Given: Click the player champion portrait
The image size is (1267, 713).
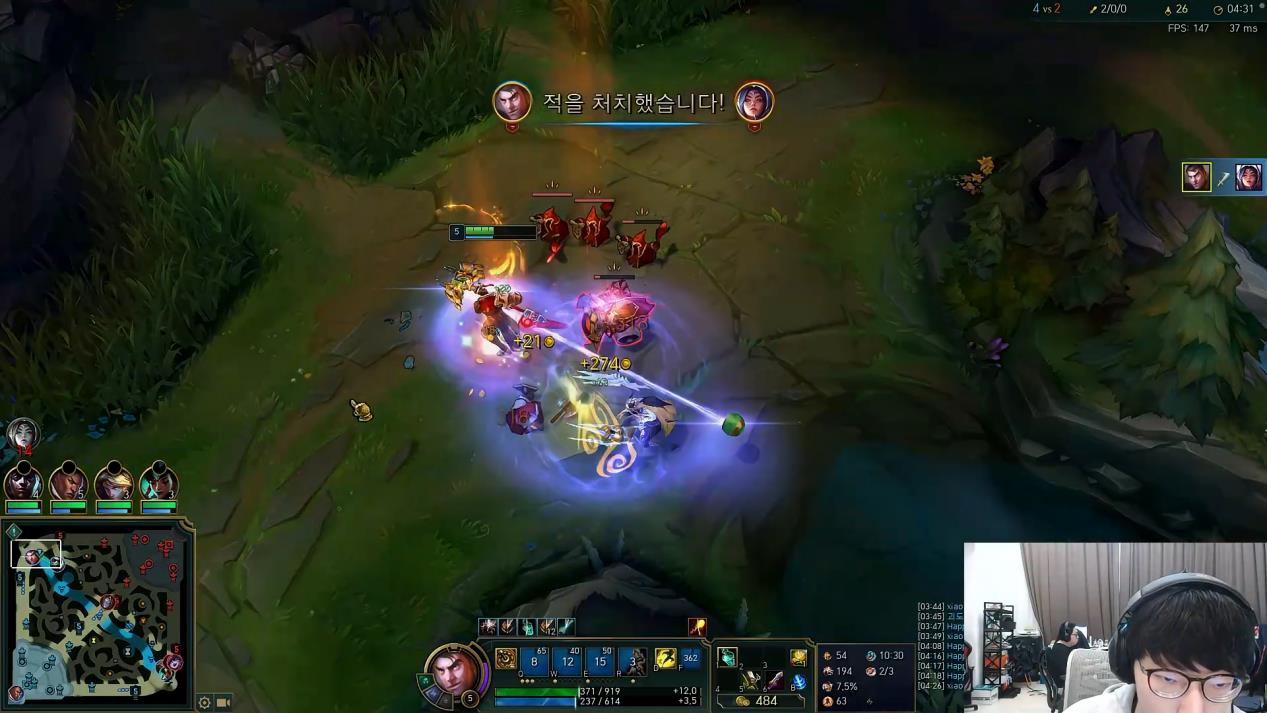Looking at the screenshot, I should pos(456,673).
